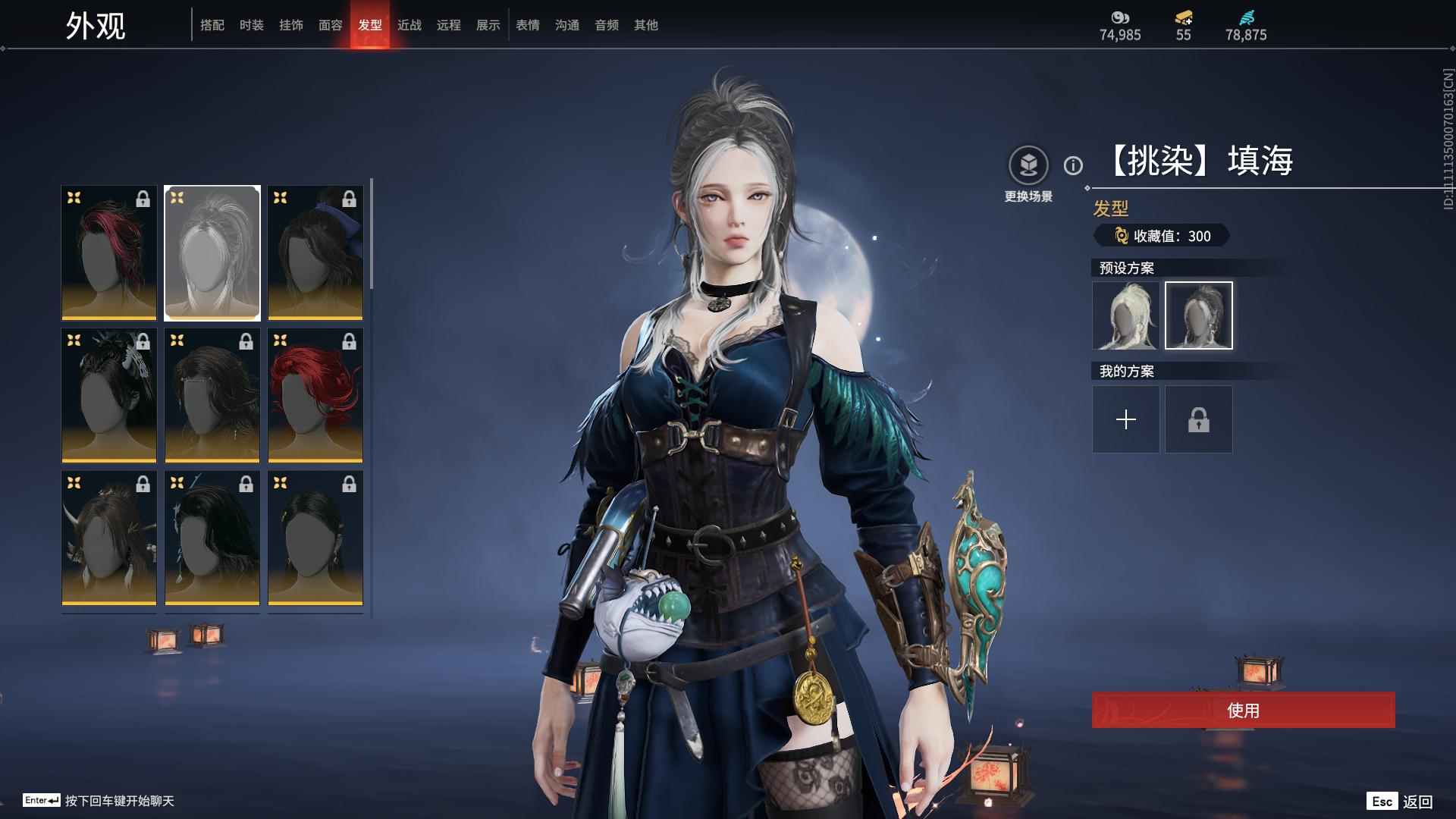Switch to the 远程 tab
This screenshot has height=819, width=1456.
(x=449, y=25)
